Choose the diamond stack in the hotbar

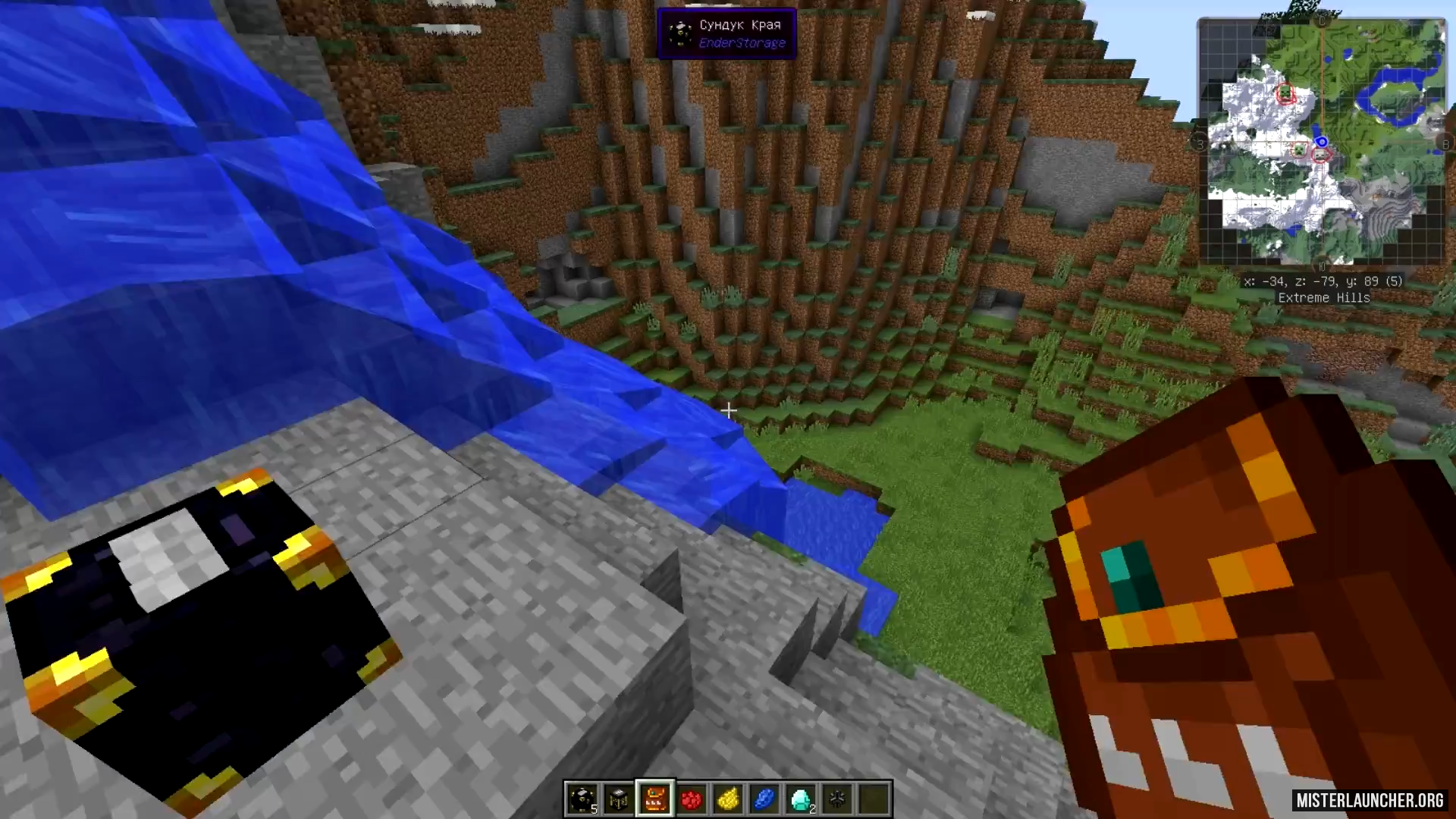tap(801, 799)
